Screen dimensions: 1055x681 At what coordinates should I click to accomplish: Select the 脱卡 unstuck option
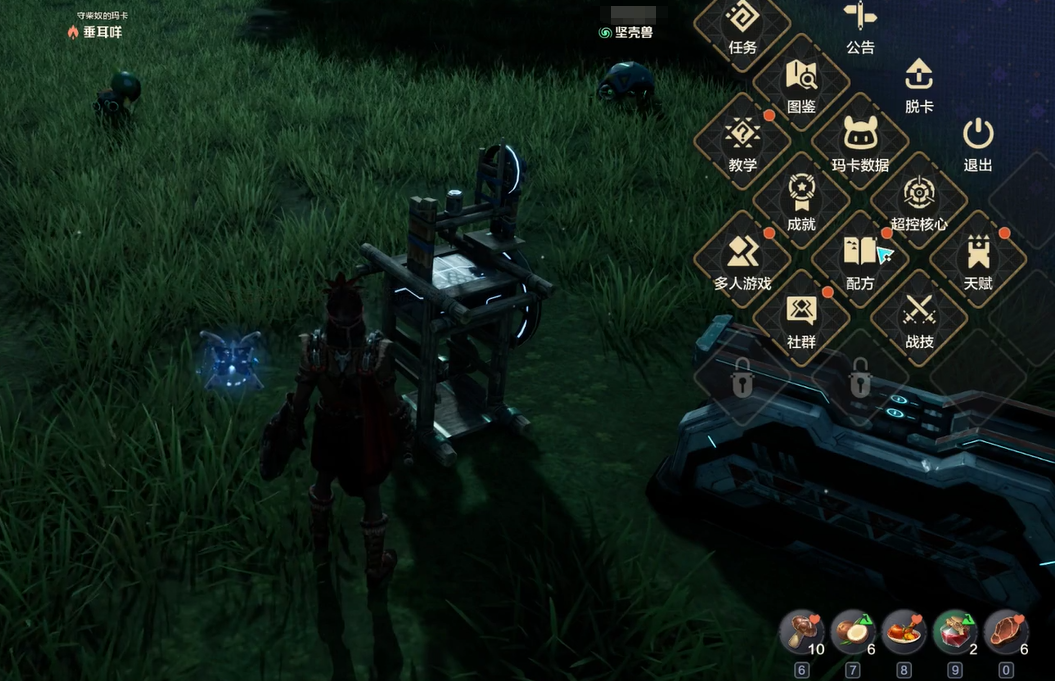coord(919,83)
